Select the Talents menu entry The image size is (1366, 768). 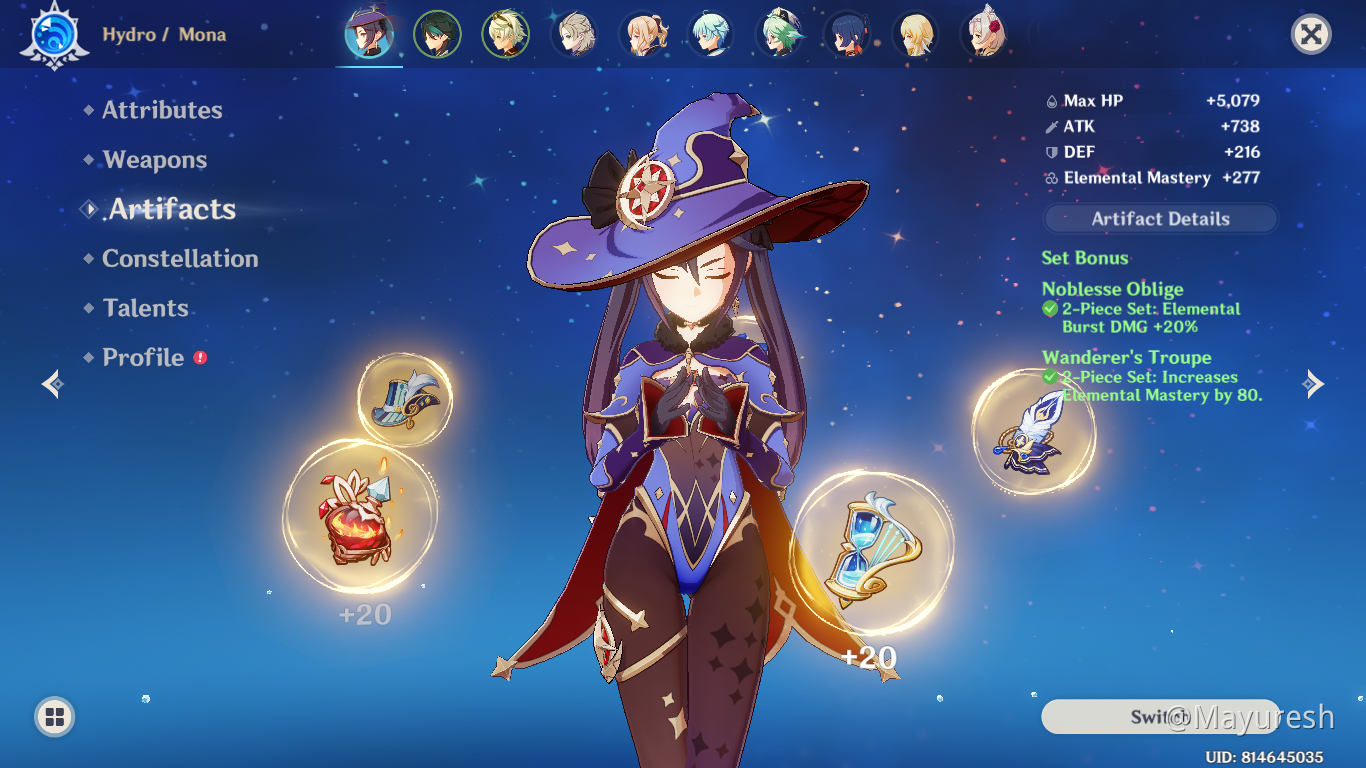[145, 308]
